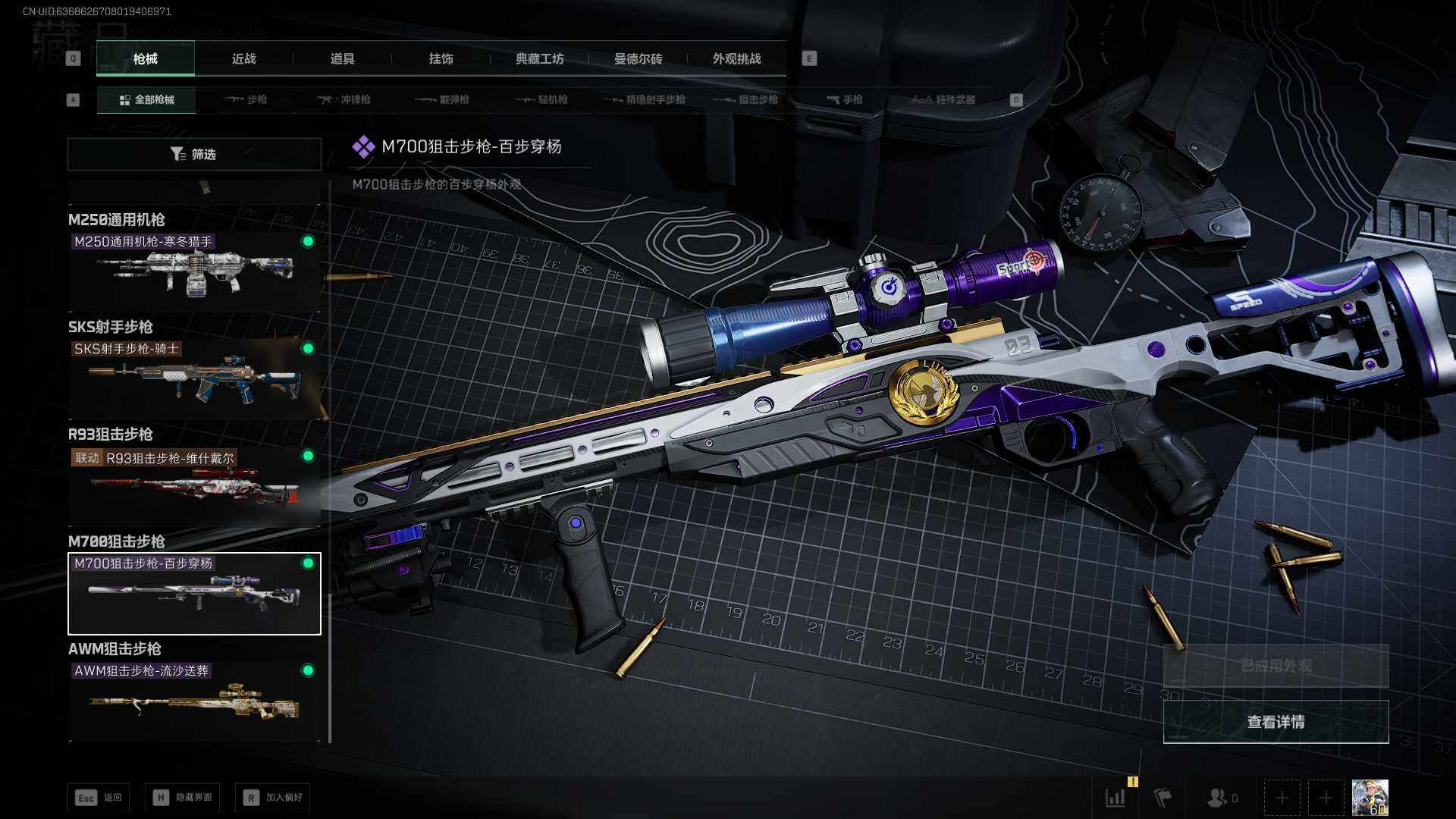Open the 筛选 filter options

click(x=194, y=154)
